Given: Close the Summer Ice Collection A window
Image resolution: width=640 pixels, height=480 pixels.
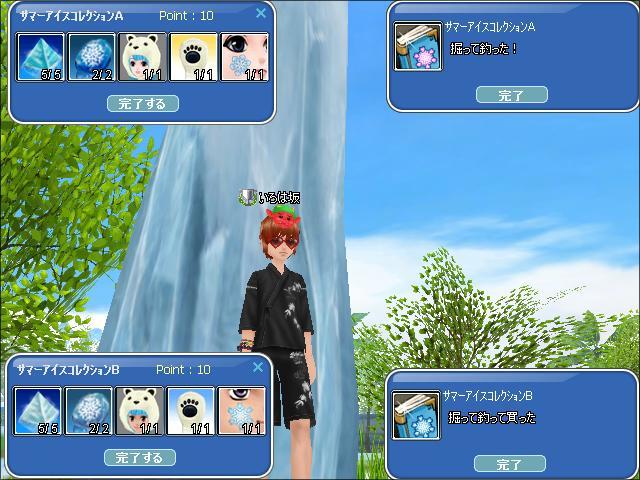Looking at the screenshot, I should (x=261, y=14).
